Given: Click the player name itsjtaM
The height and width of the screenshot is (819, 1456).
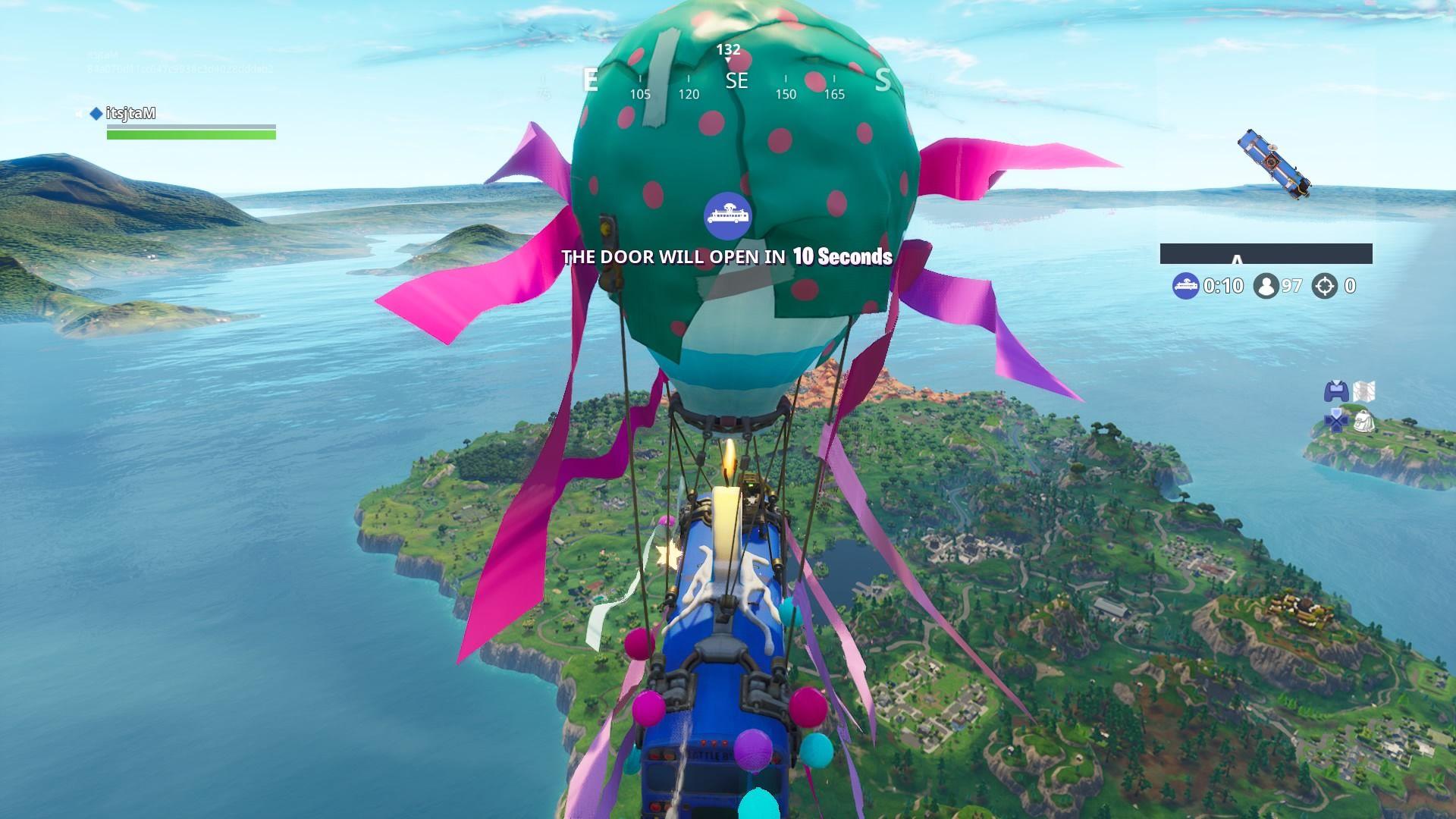Looking at the screenshot, I should [130, 112].
